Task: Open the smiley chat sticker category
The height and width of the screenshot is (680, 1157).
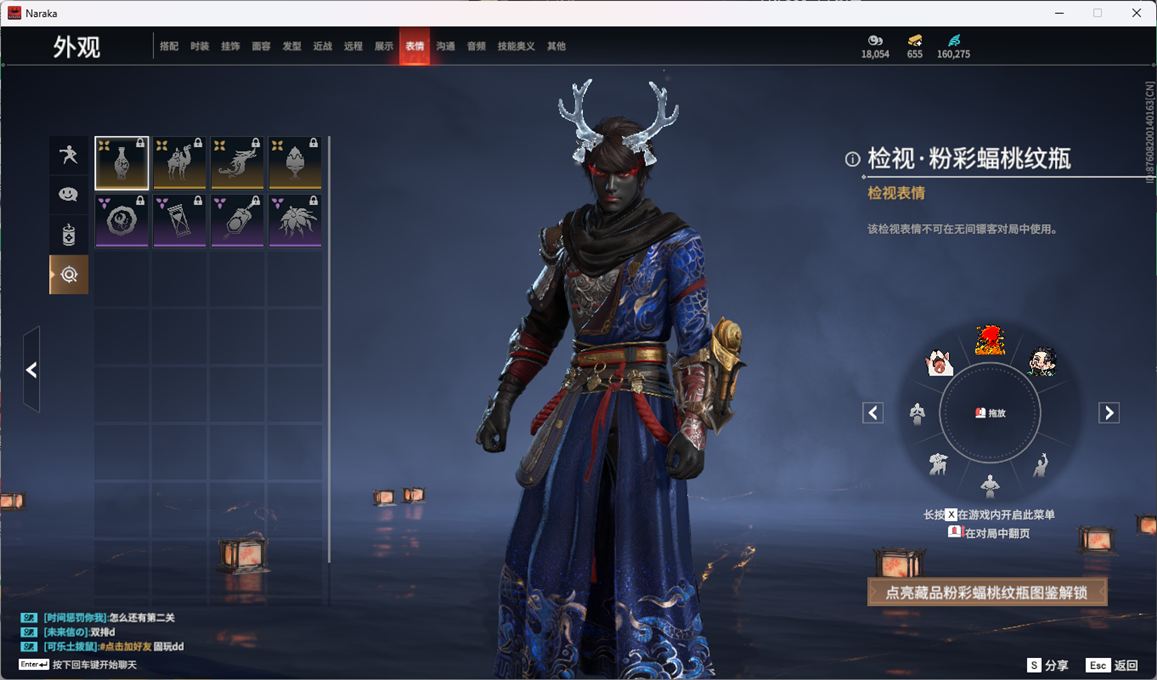Action: pyautogui.click(x=69, y=194)
